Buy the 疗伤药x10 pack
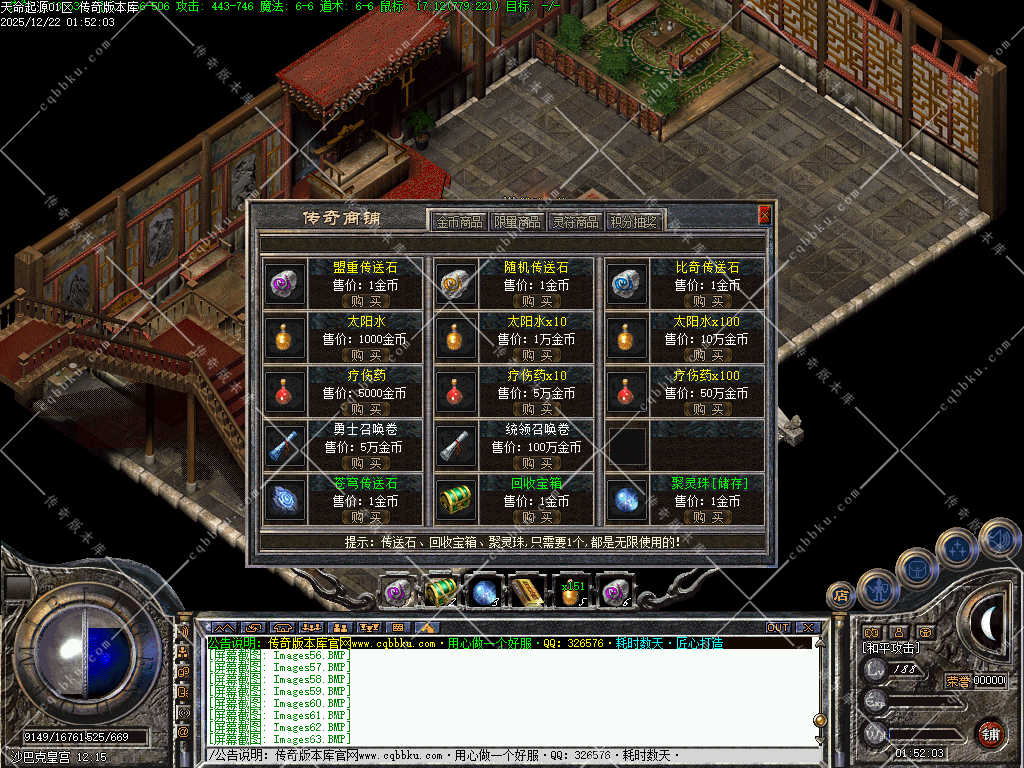1024x768 pixels. [536, 409]
